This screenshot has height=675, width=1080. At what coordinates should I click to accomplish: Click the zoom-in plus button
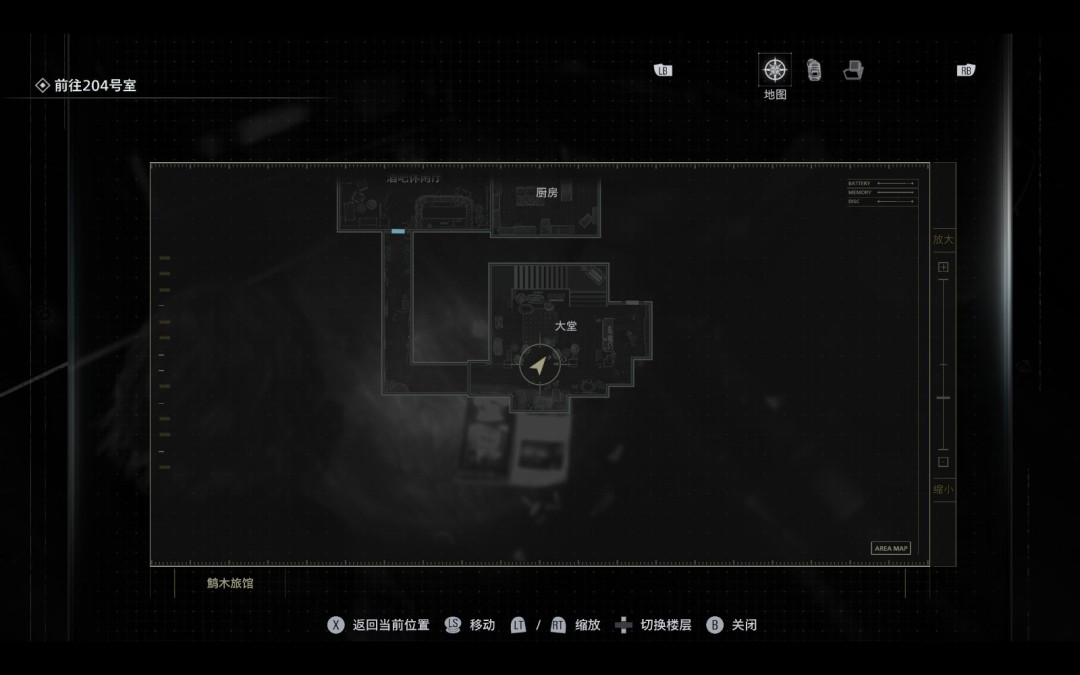pos(943,267)
